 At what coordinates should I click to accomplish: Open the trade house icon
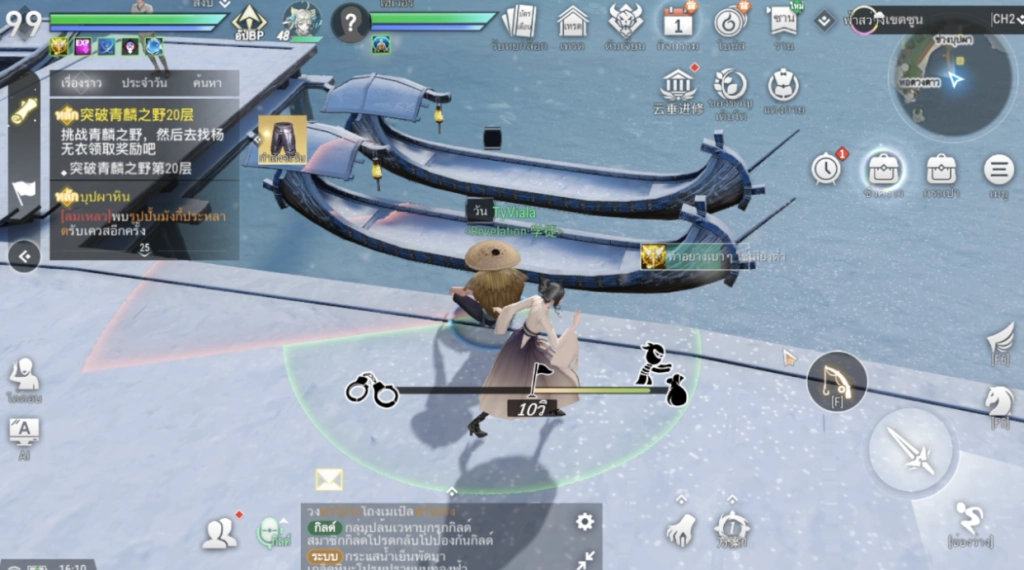coord(573,21)
